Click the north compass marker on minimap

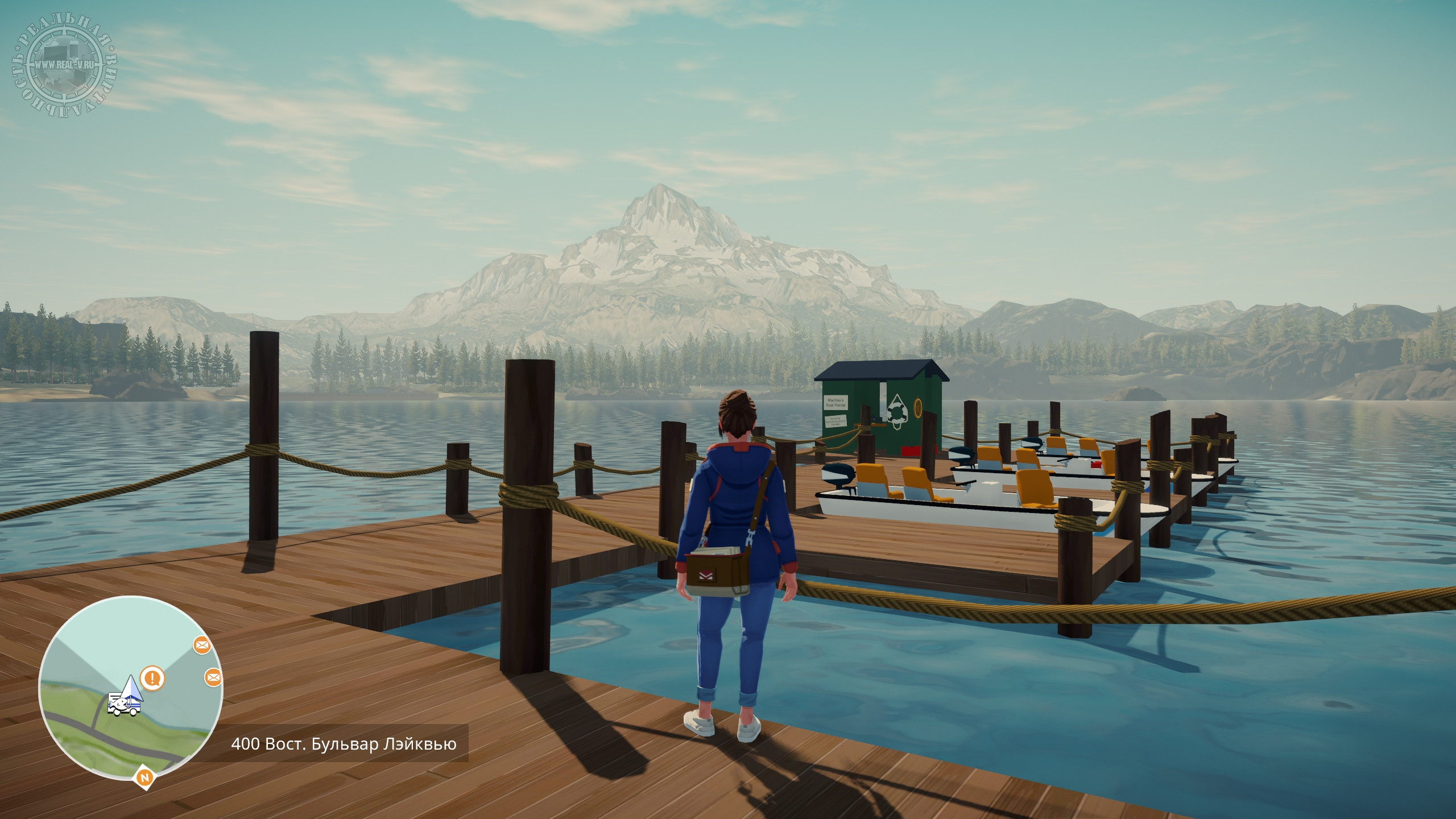point(144,777)
